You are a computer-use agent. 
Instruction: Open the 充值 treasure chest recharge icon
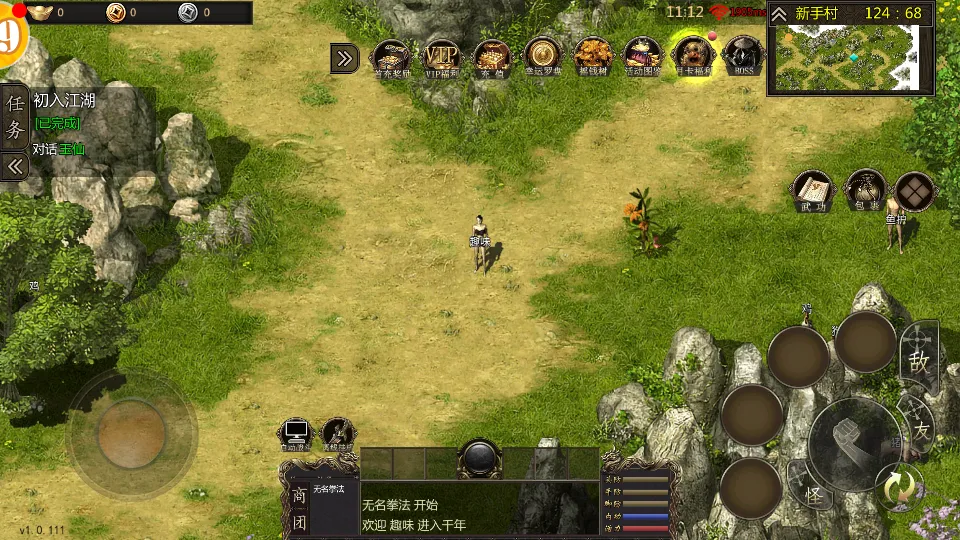point(492,57)
